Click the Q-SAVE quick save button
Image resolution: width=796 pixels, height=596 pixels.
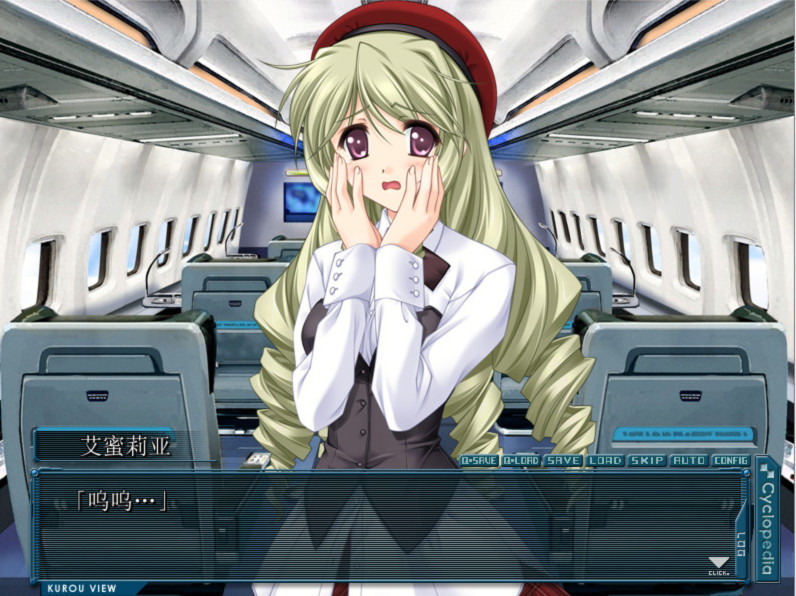click(x=479, y=461)
